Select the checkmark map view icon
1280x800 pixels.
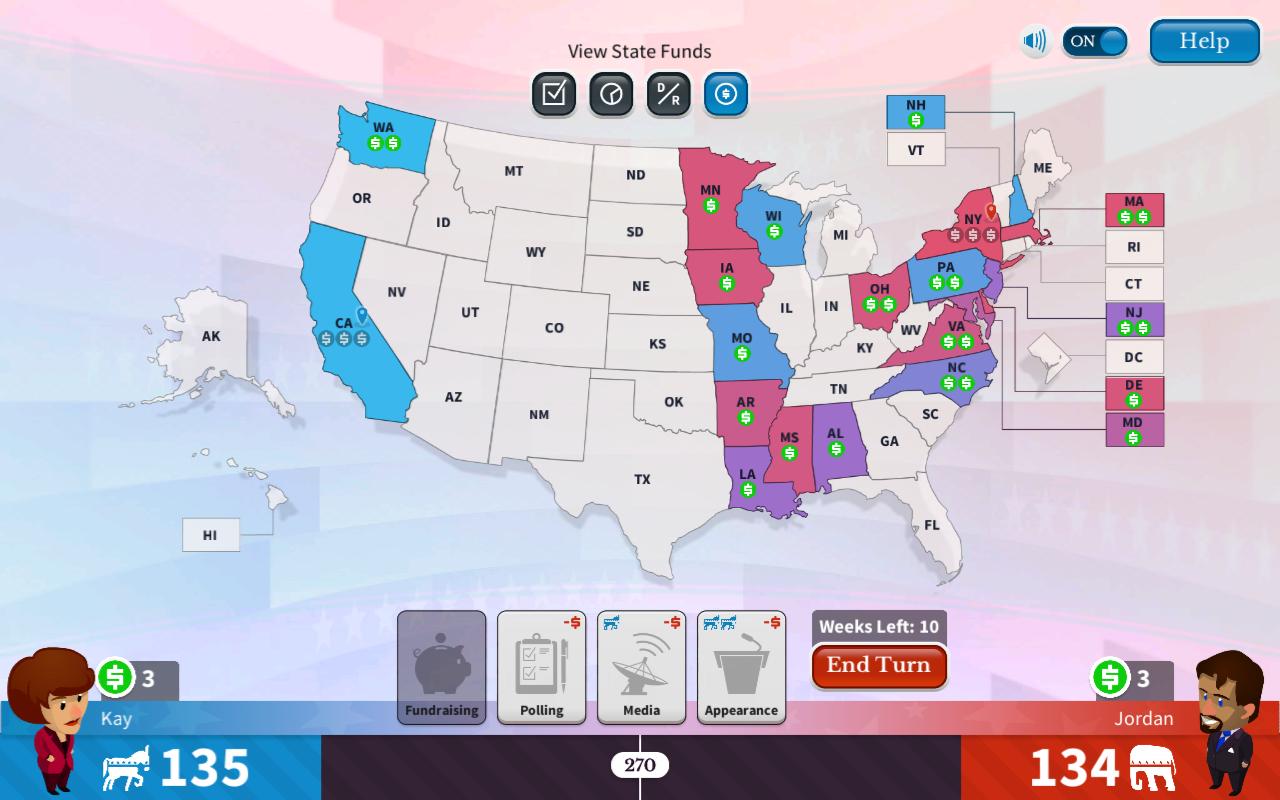[552, 95]
